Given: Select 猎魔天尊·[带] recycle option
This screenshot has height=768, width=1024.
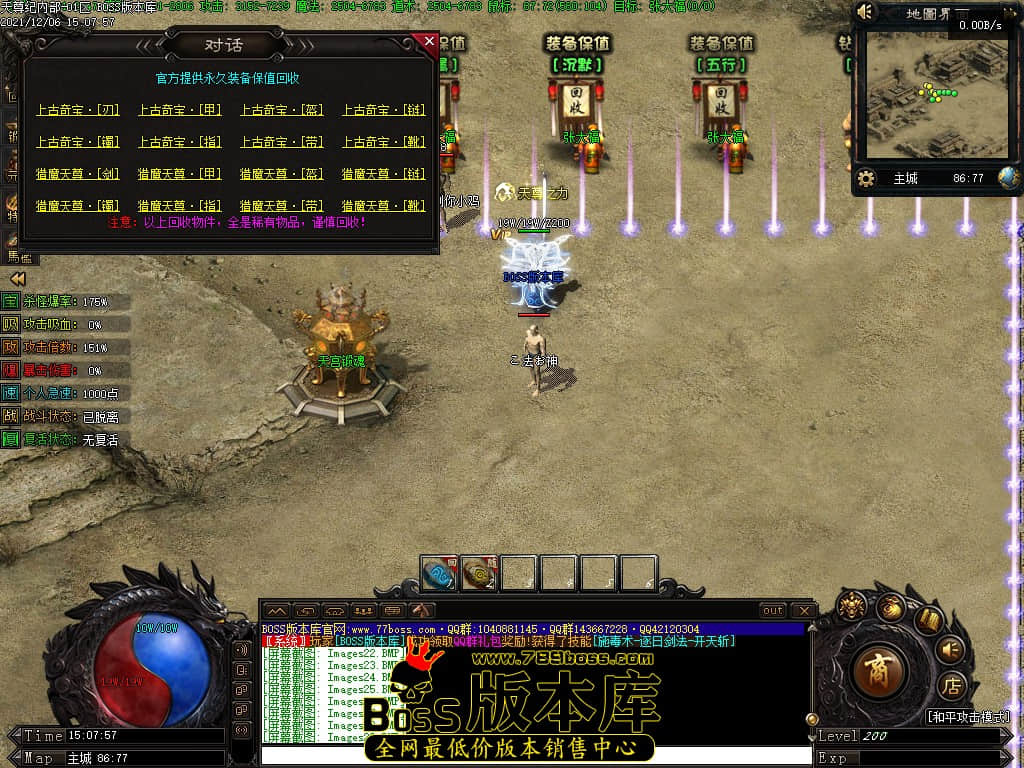Looking at the screenshot, I should click(x=282, y=206).
